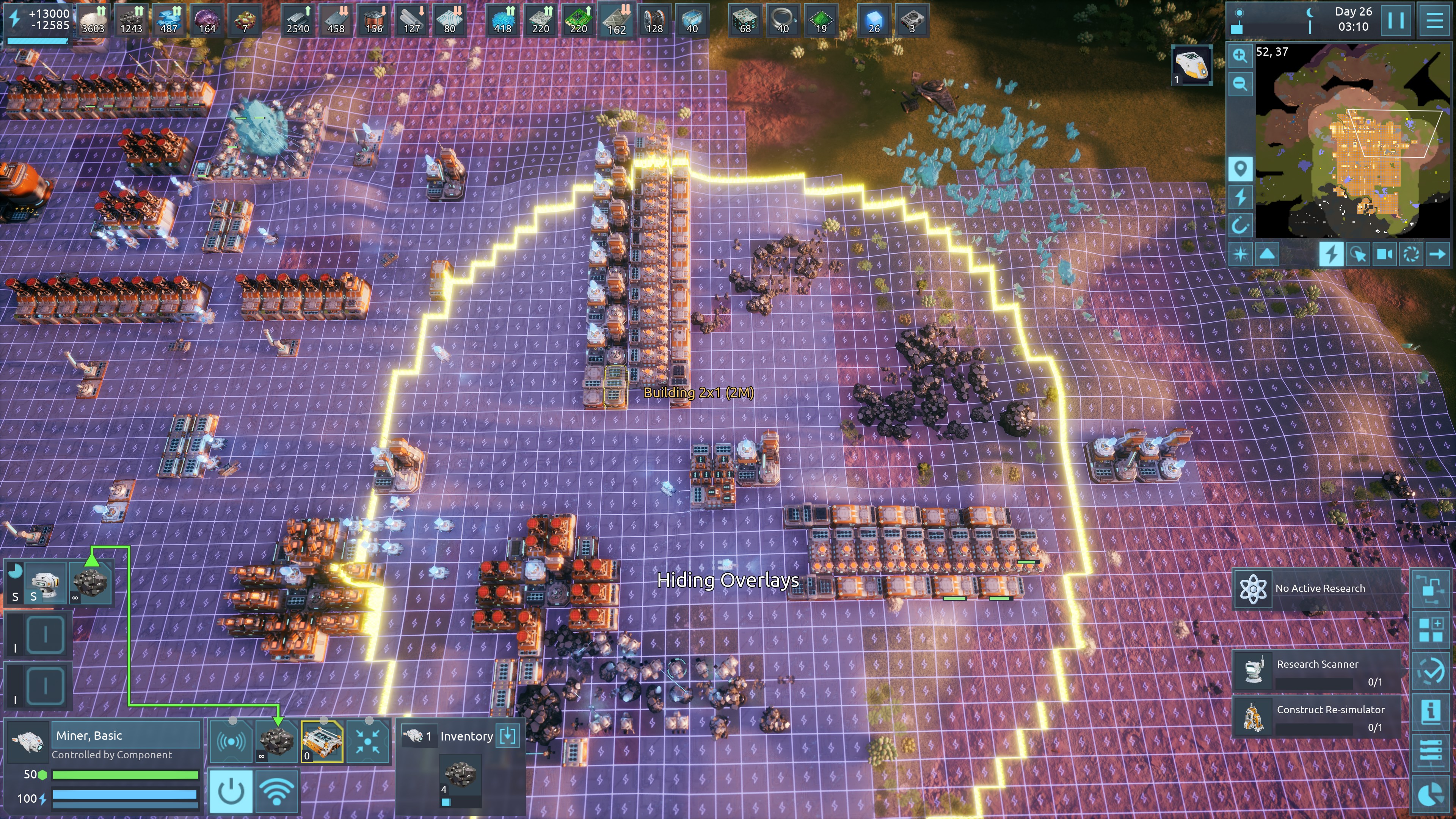This screenshot has width=1456, height=819.
Task: Open the hamburger main menu
Action: 1434,20
